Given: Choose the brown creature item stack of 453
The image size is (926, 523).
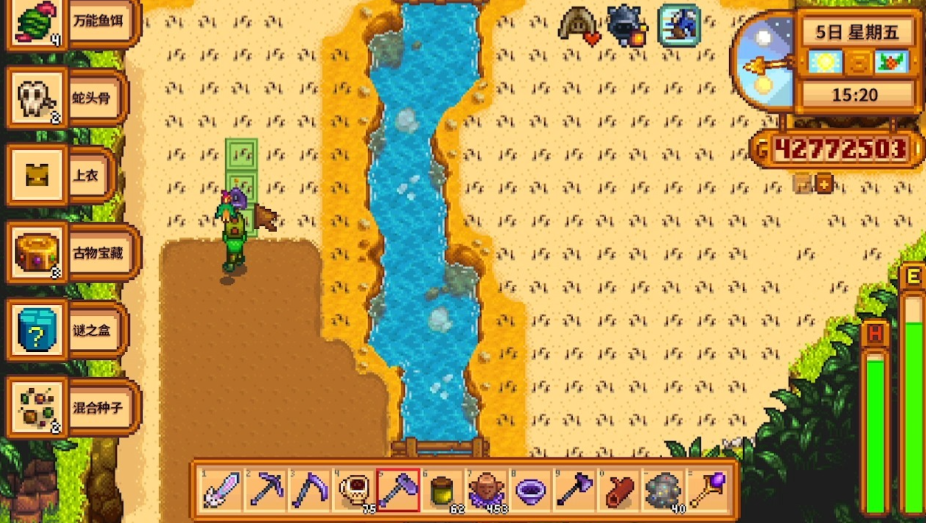Looking at the screenshot, I should point(485,490).
